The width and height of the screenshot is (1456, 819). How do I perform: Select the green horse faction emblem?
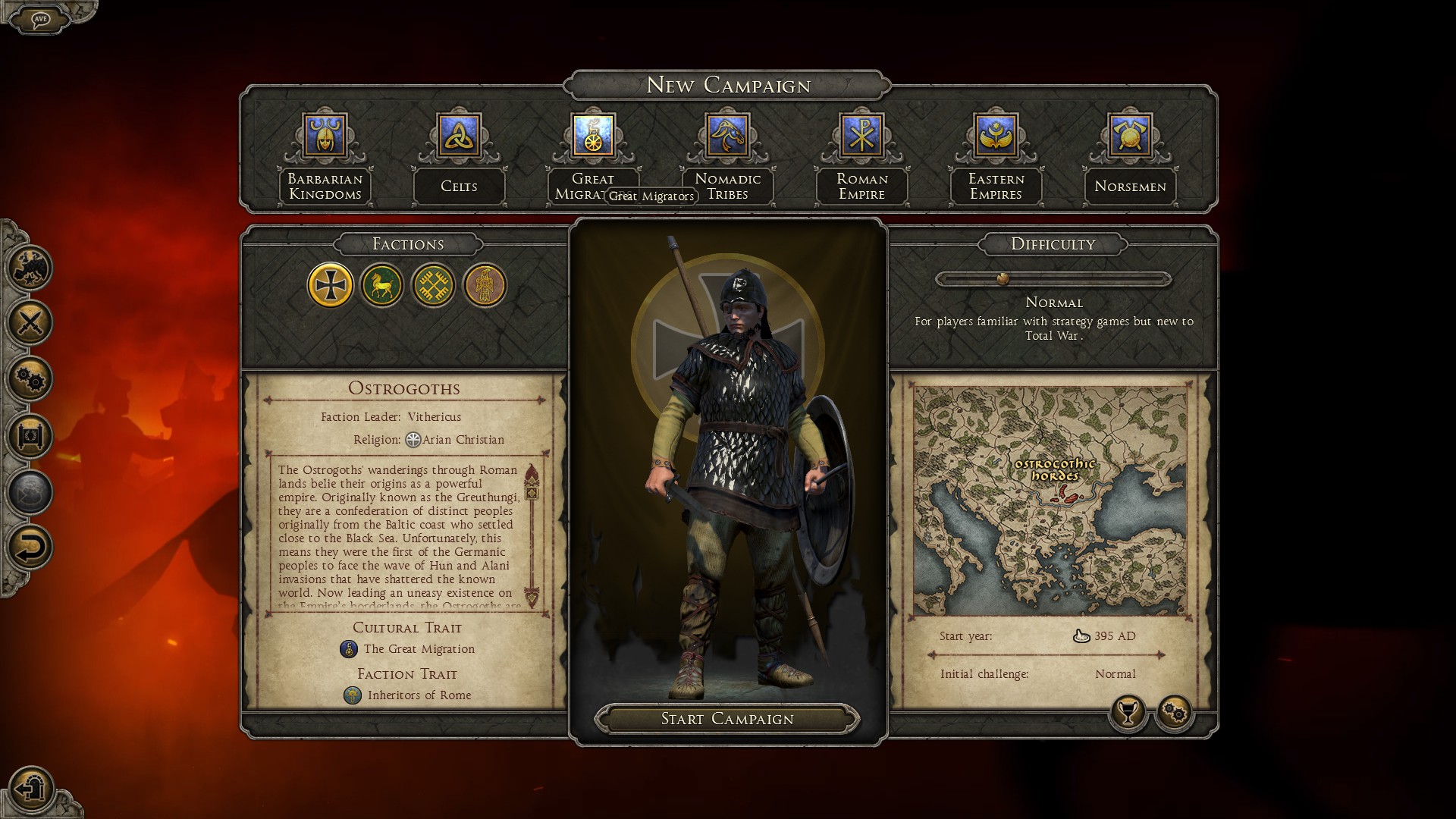point(381,285)
